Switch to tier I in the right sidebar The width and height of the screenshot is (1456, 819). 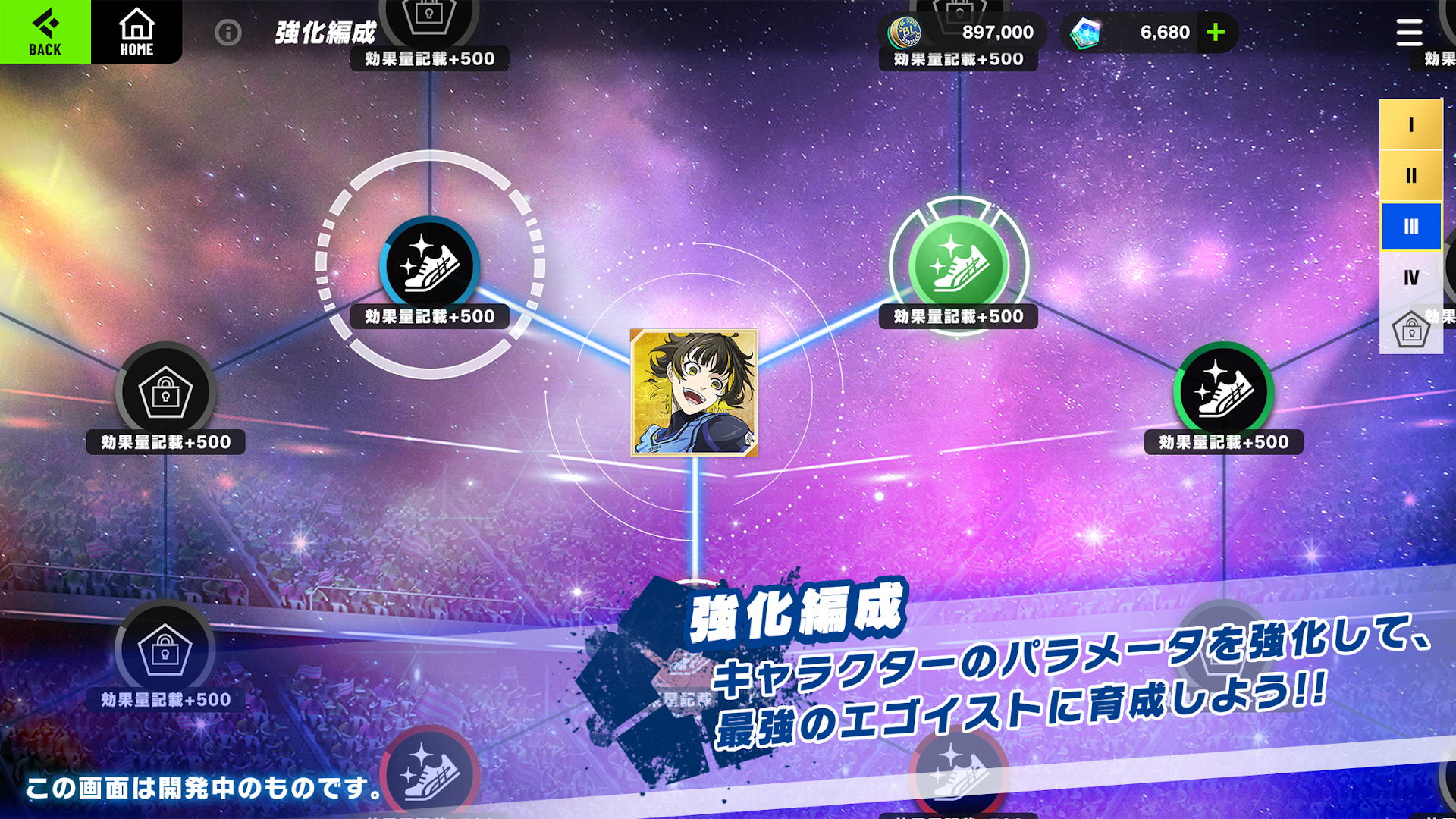pos(1410,125)
